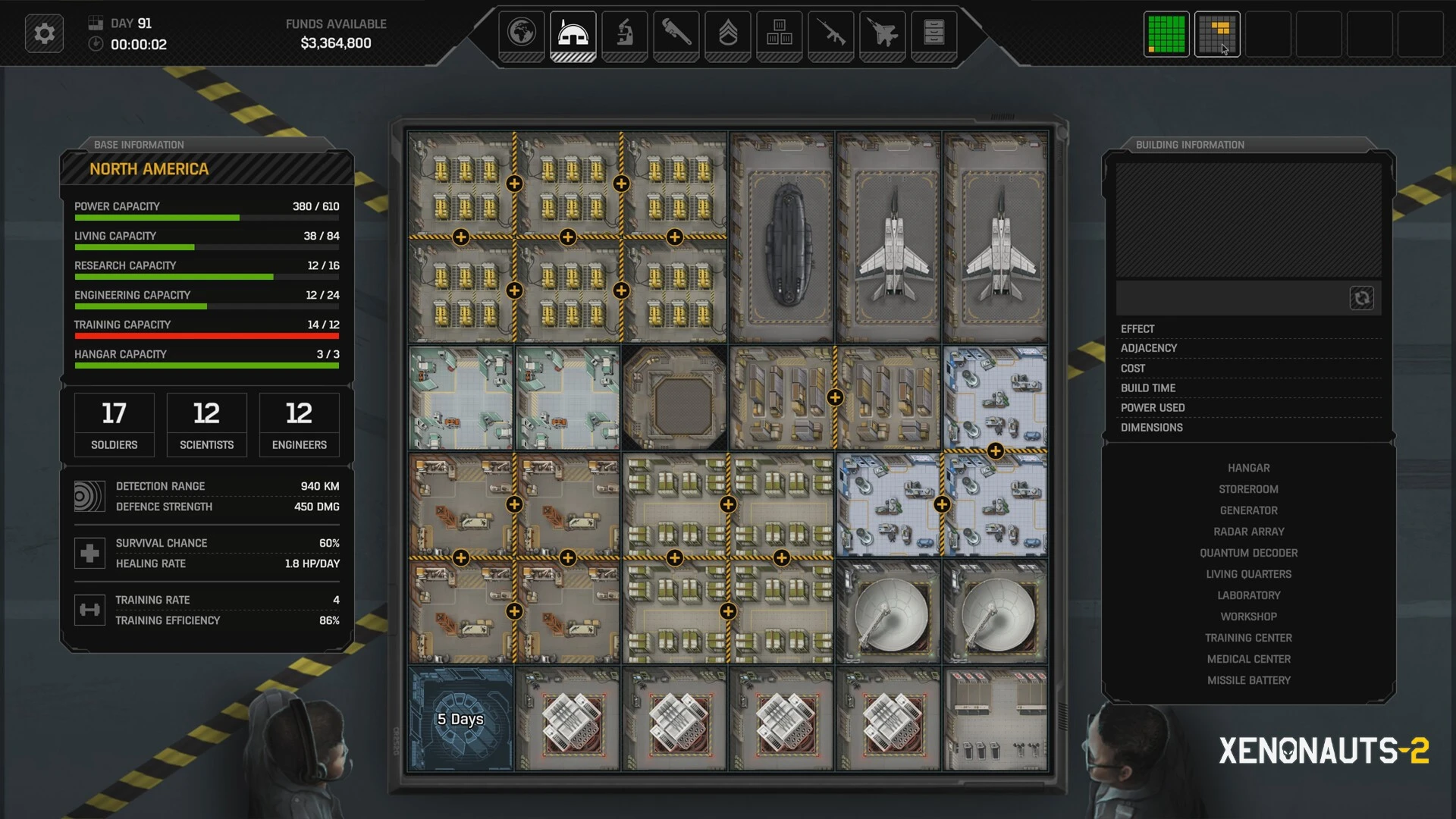The width and height of the screenshot is (1456, 819).
Task: Open the research microscope screen
Action: [x=624, y=33]
